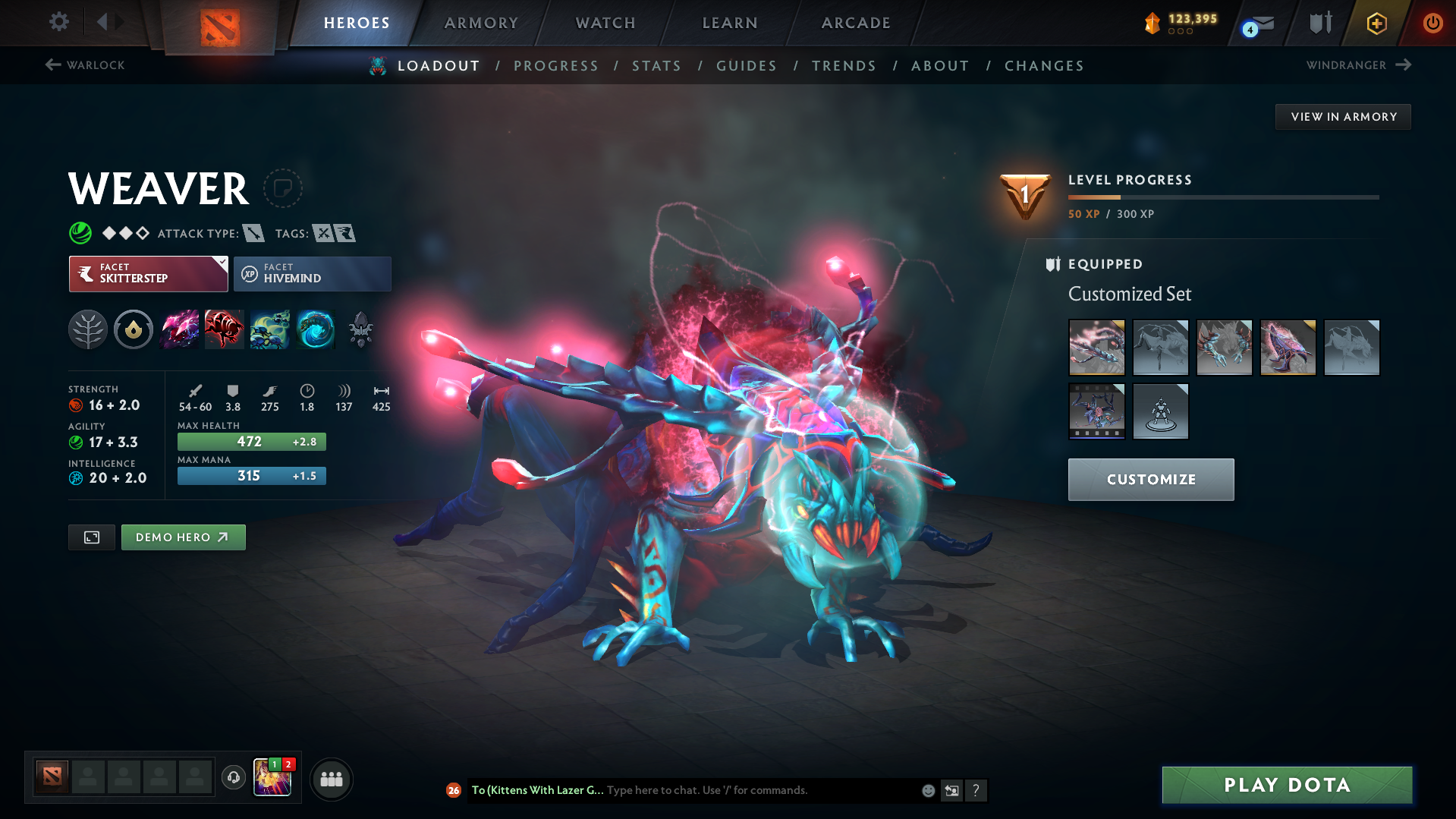Open the talent tree icon in abilities row
The image size is (1456, 819).
(87, 329)
